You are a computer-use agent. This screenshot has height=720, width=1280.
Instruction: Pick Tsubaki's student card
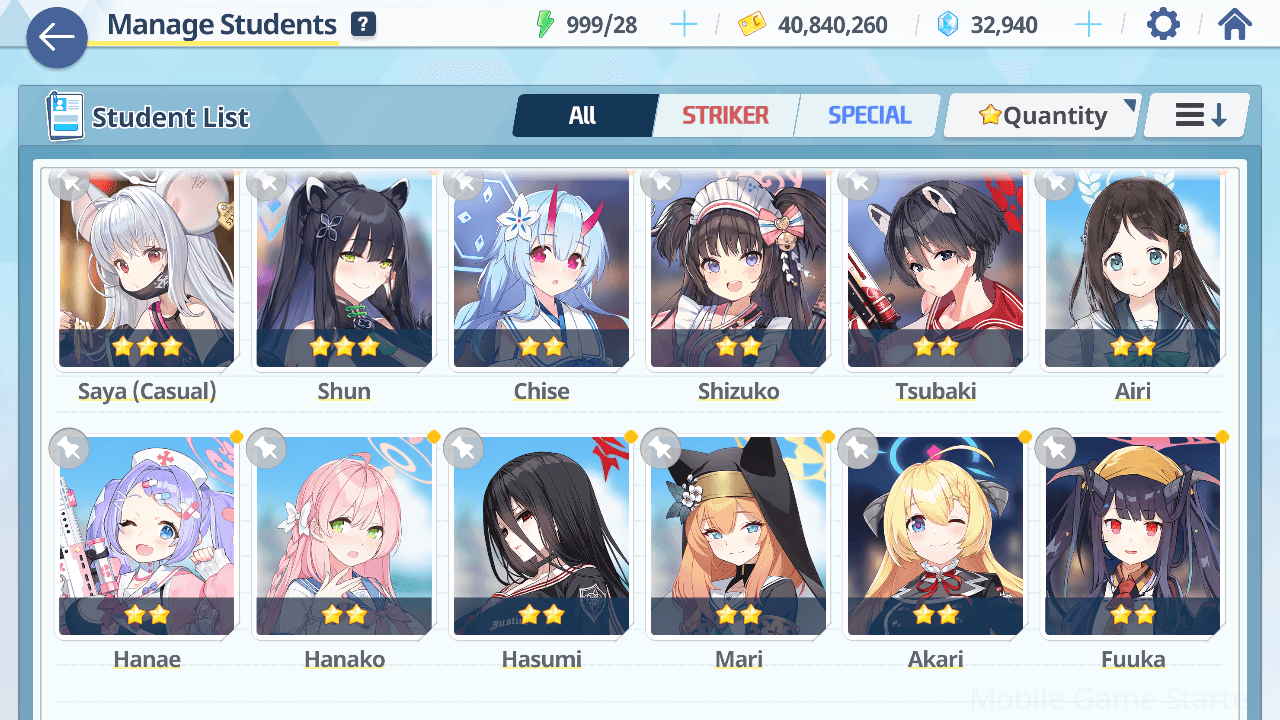click(935, 270)
